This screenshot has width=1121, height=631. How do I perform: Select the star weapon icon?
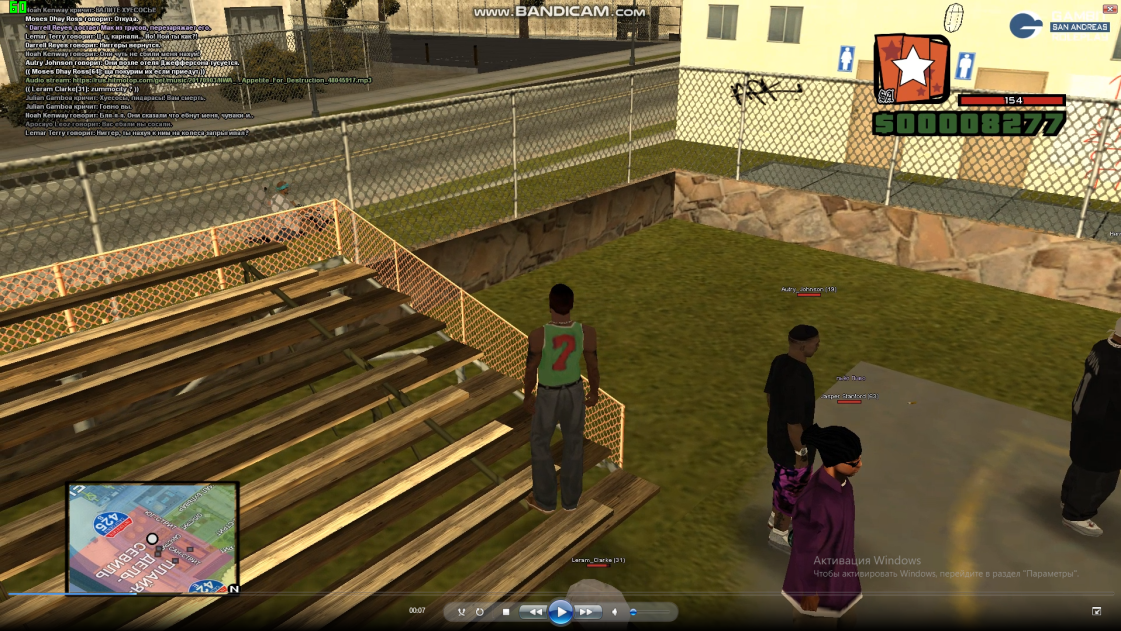click(913, 68)
